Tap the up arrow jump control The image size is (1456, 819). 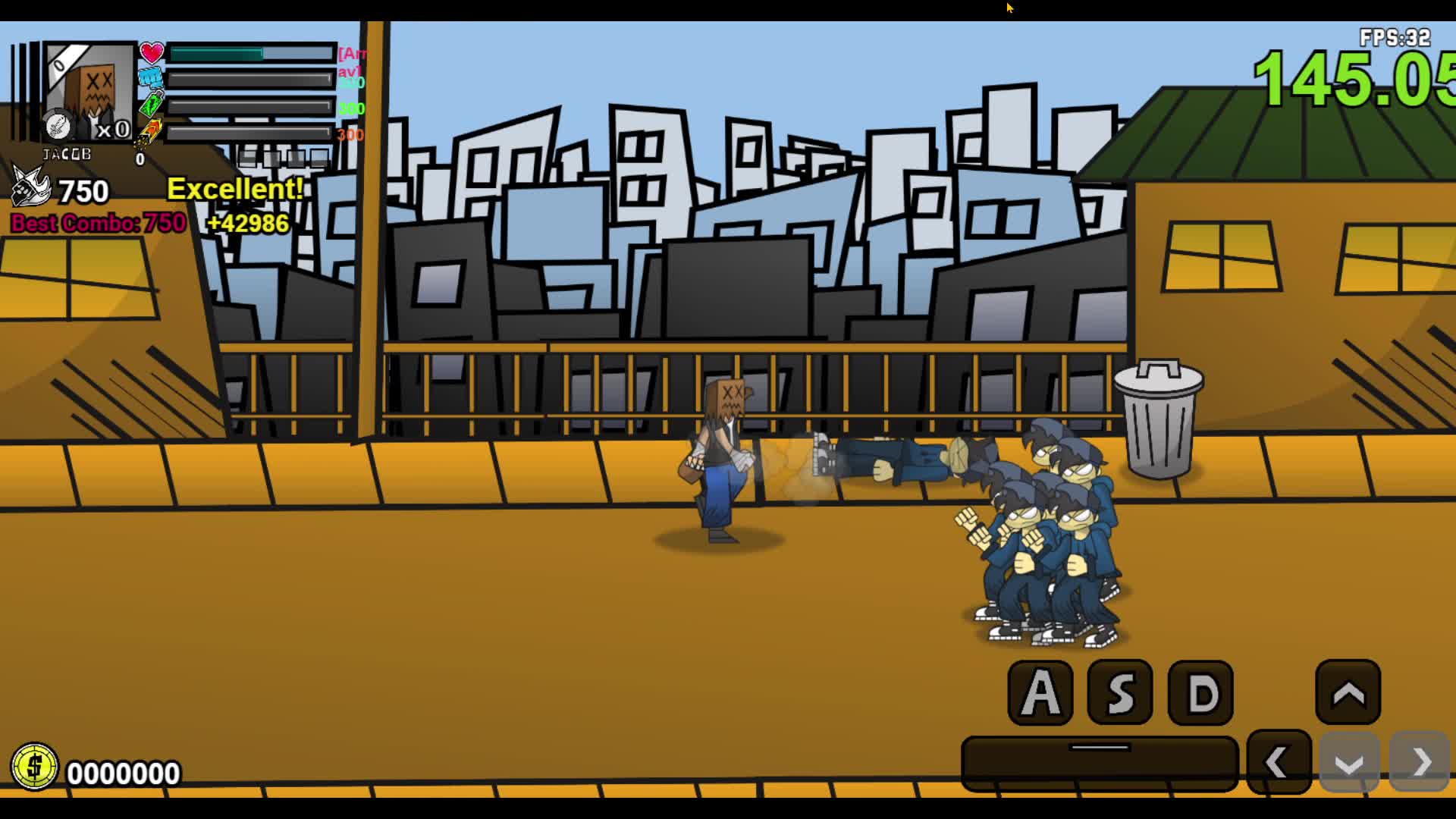coord(1346,692)
